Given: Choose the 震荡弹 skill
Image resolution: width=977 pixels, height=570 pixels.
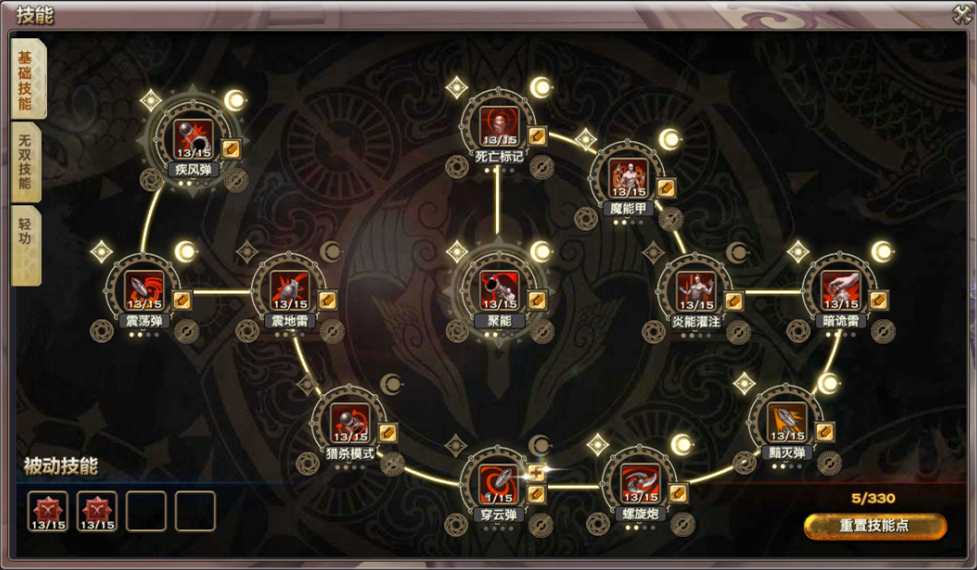Looking at the screenshot, I should pyautogui.click(x=144, y=291).
